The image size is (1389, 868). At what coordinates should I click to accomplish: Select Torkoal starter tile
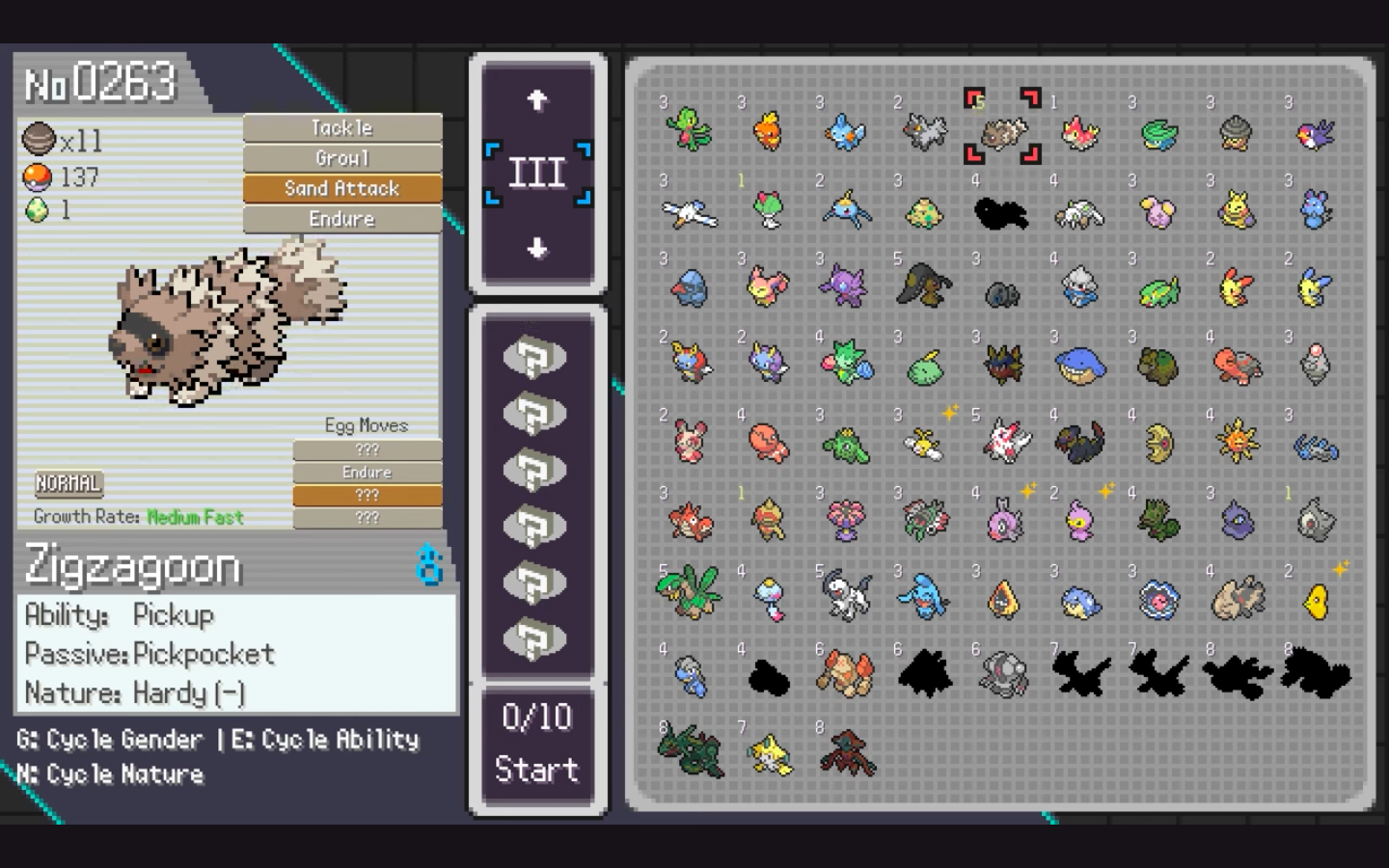(1237, 366)
